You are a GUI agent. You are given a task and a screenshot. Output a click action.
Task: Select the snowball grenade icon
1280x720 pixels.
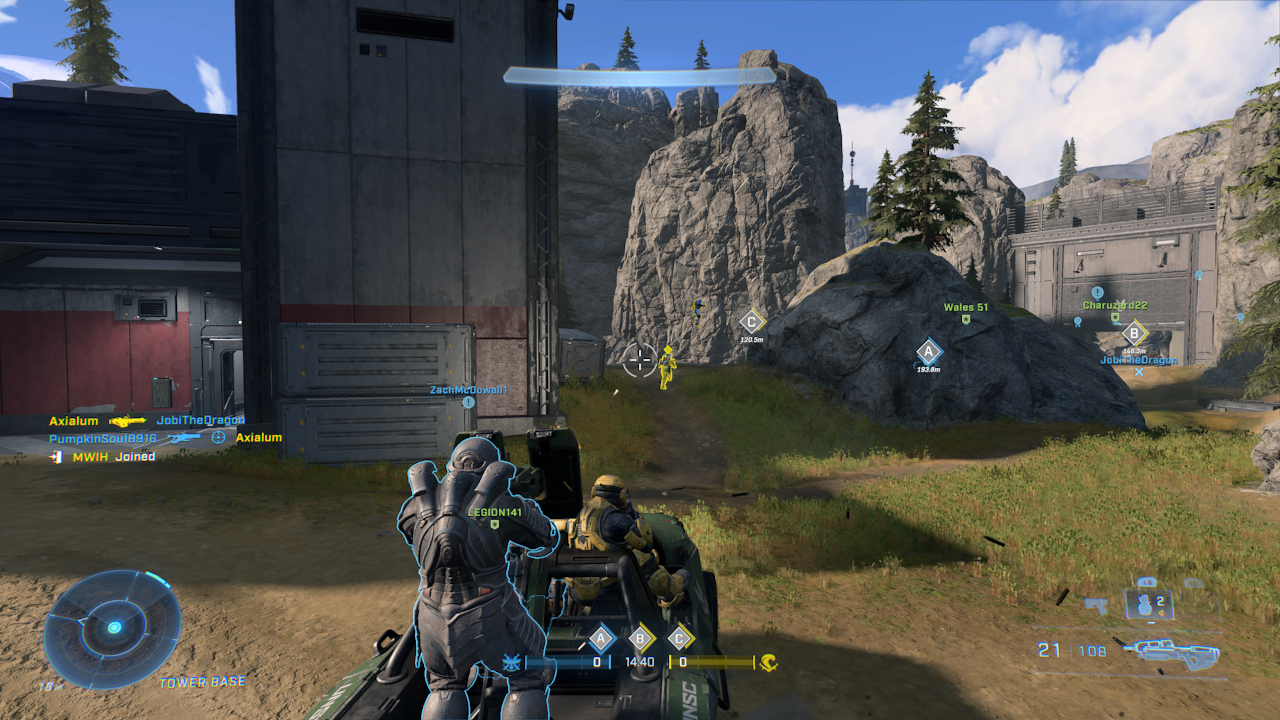click(1144, 606)
